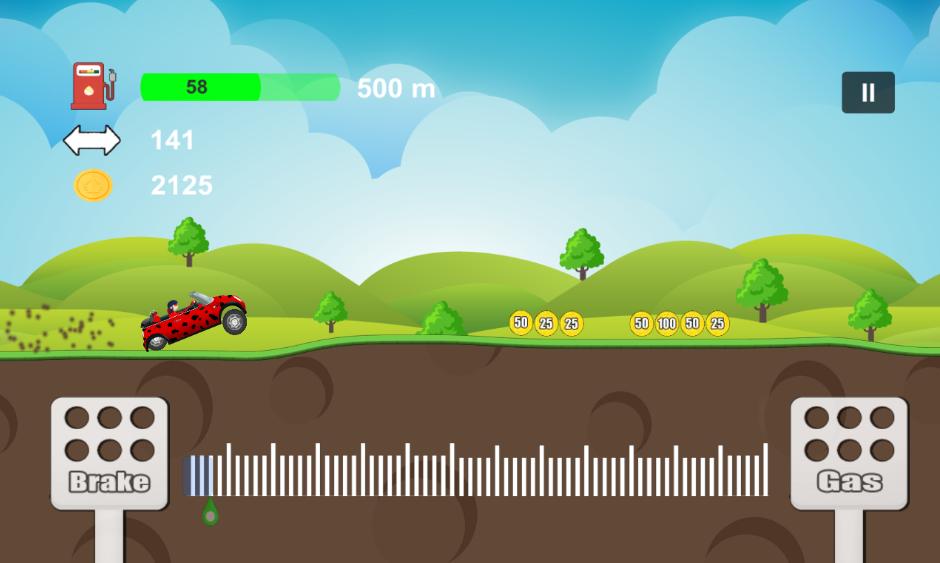Hit the Brake pedal
The width and height of the screenshot is (940, 563).
(109, 454)
